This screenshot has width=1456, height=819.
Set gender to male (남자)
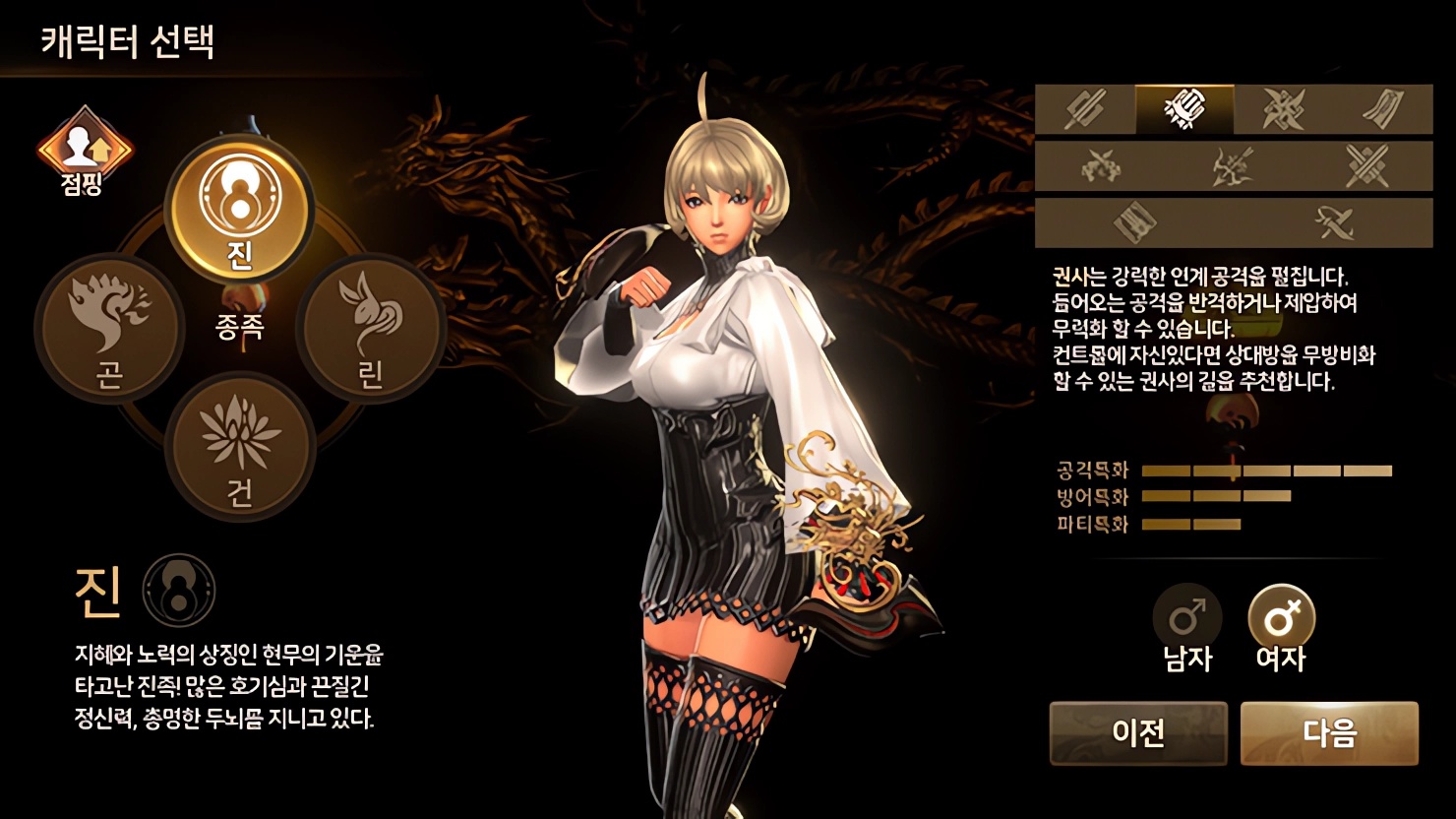coord(1187,628)
